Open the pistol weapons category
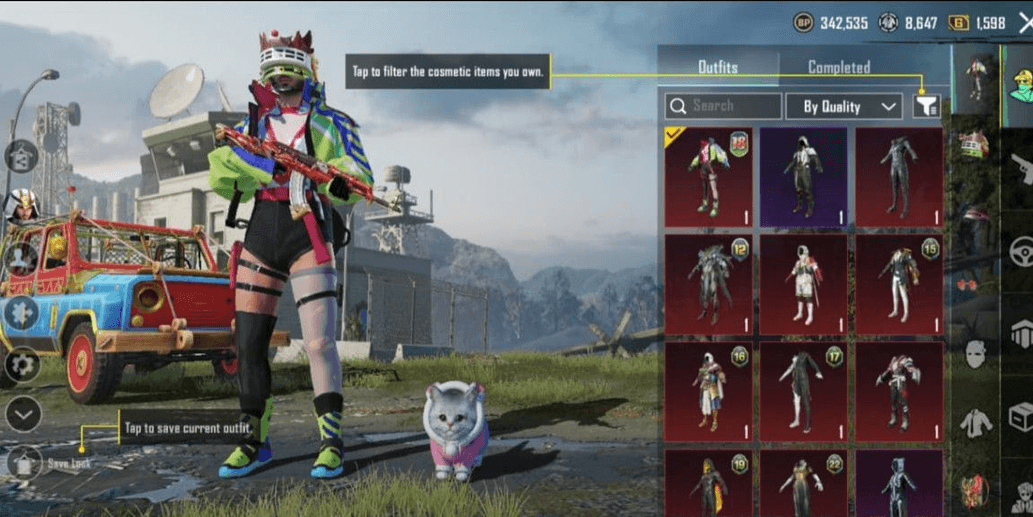 click(1019, 168)
